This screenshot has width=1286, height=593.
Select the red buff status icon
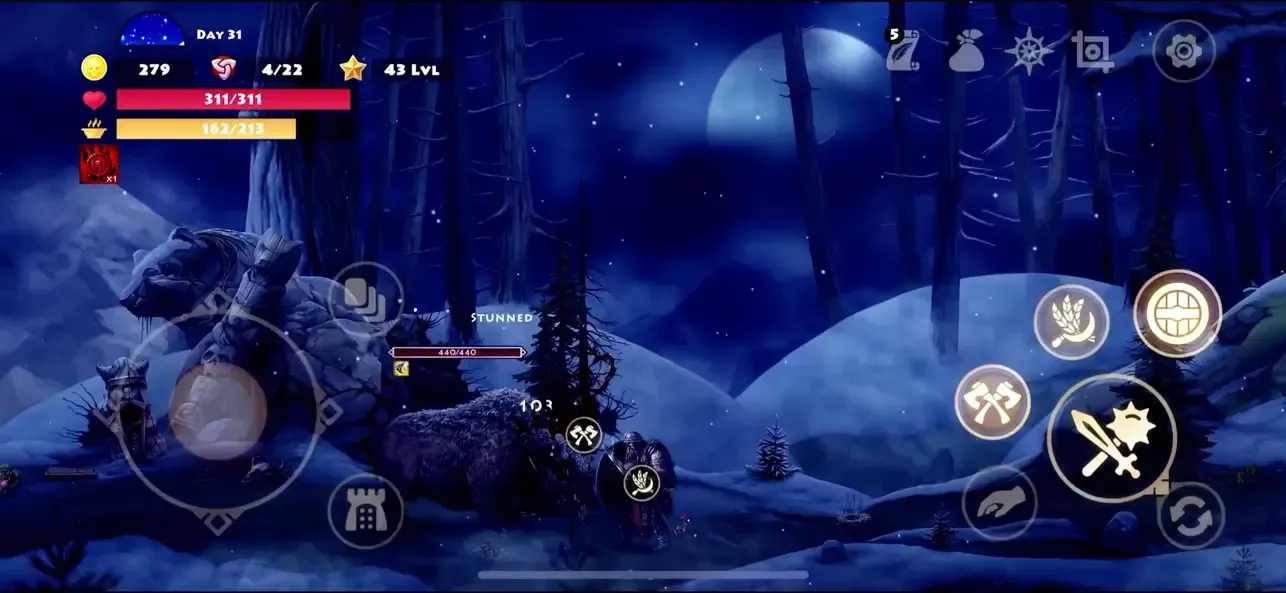(99, 164)
